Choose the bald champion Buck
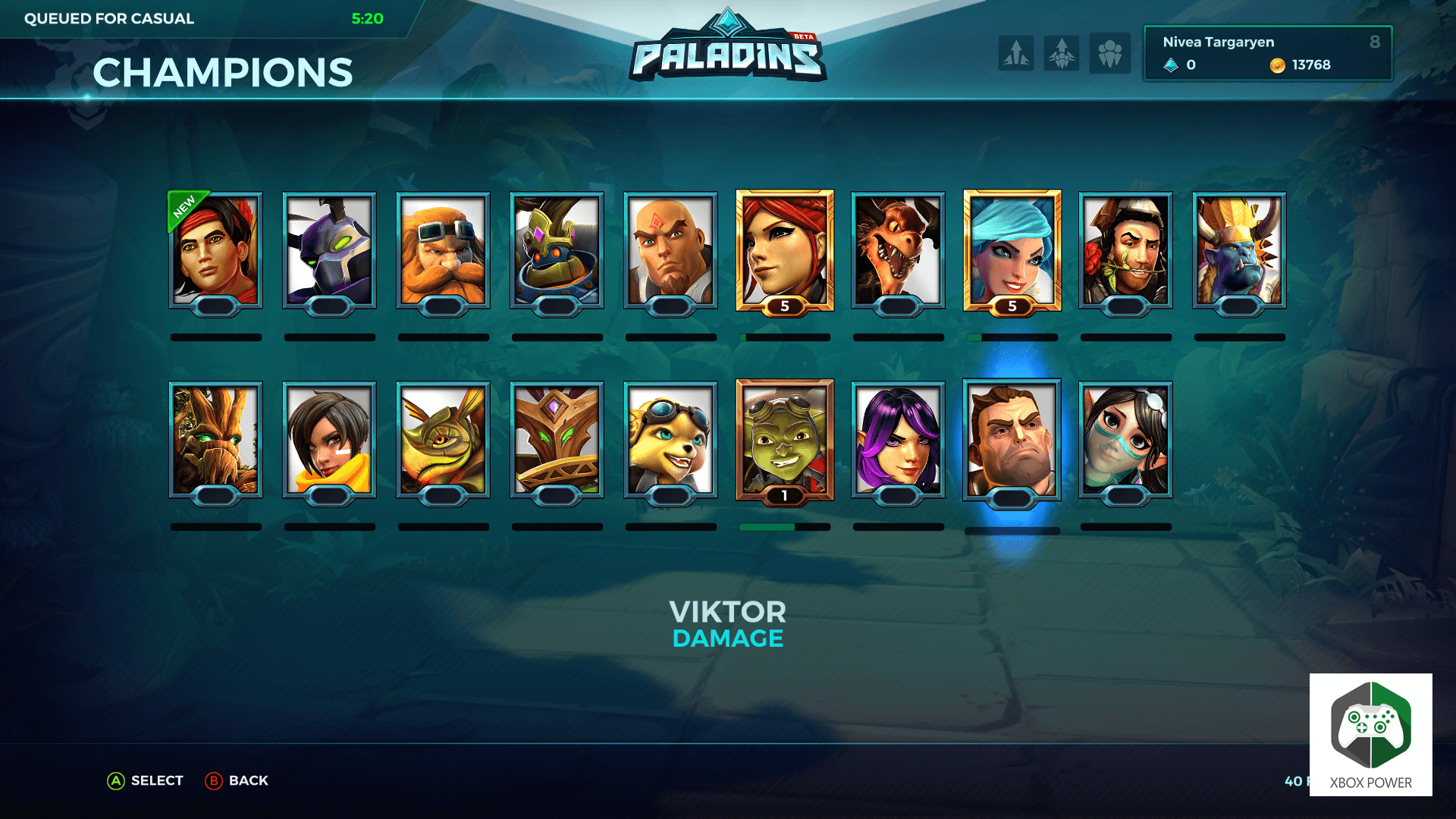 (x=670, y=250)
